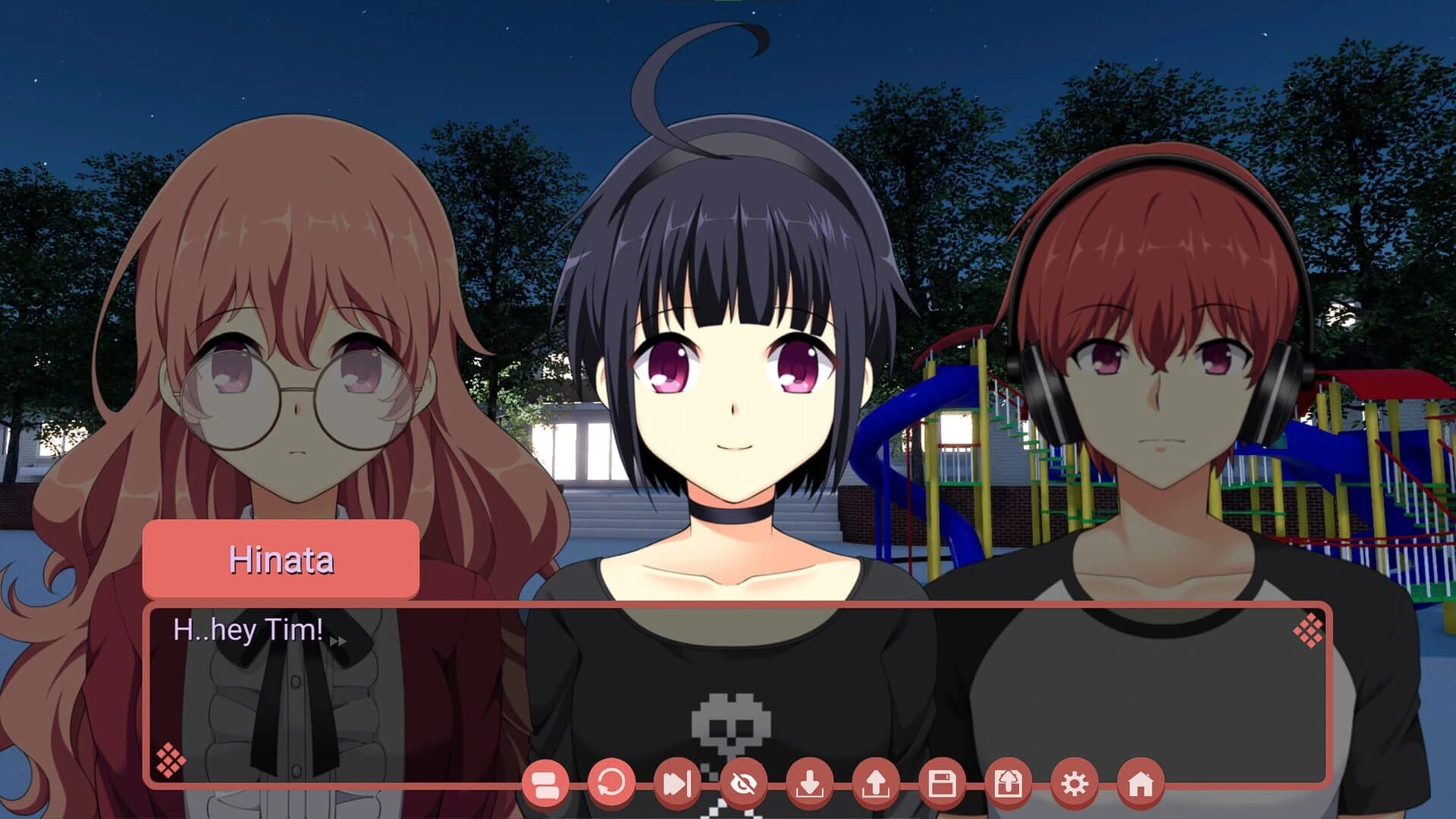1456x819 pixels.
Task: Click the Hinata name tag
Action: (x=281, y=559)
